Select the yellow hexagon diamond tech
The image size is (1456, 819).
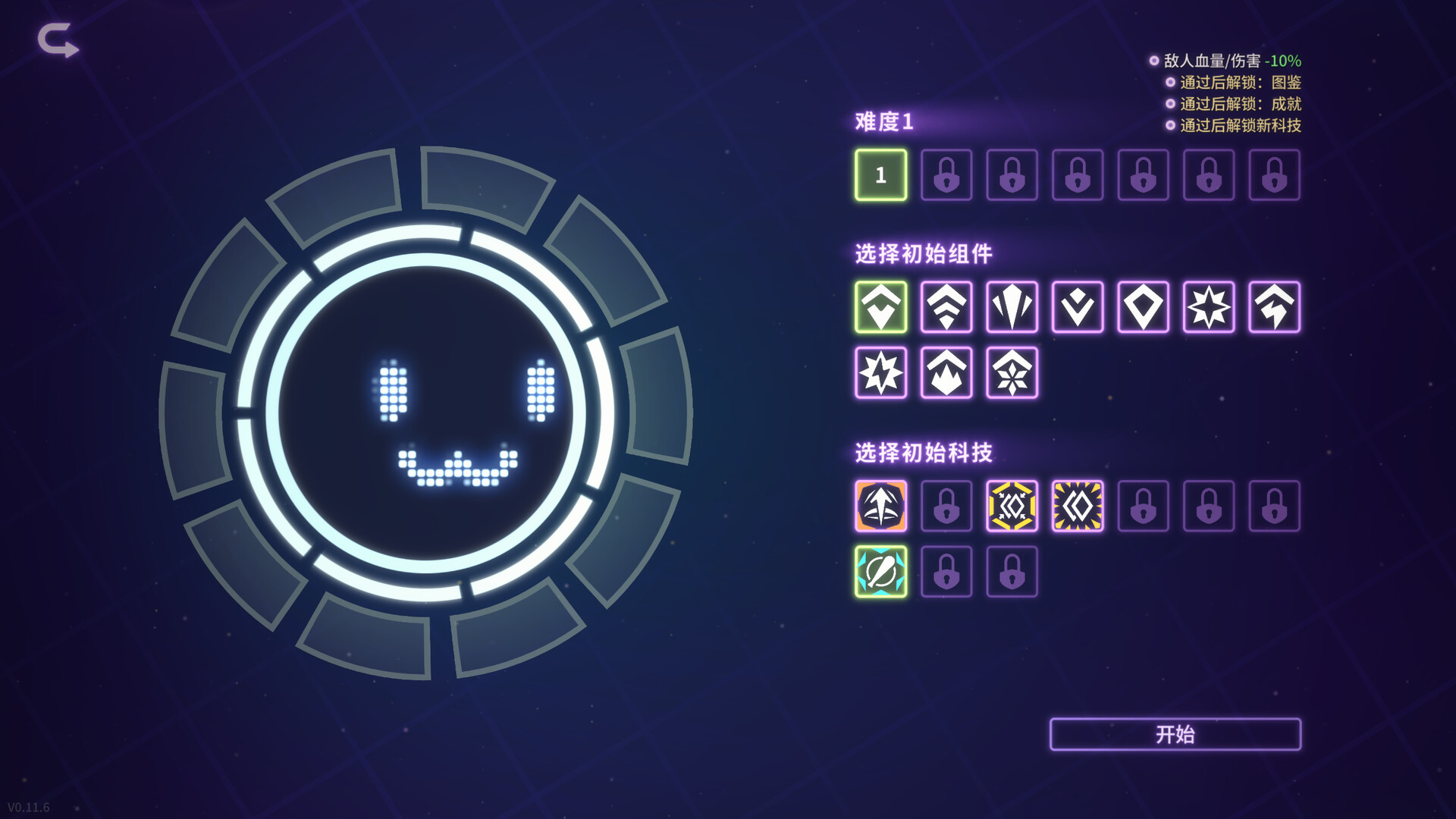pos(1012,507)
